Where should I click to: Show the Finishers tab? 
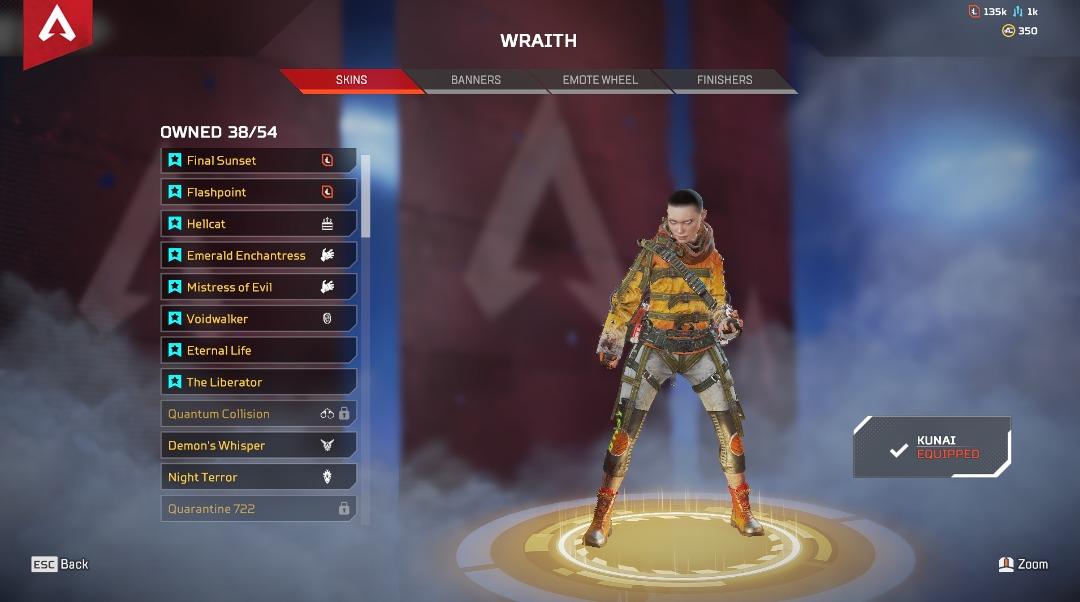(x=724, y=80)
